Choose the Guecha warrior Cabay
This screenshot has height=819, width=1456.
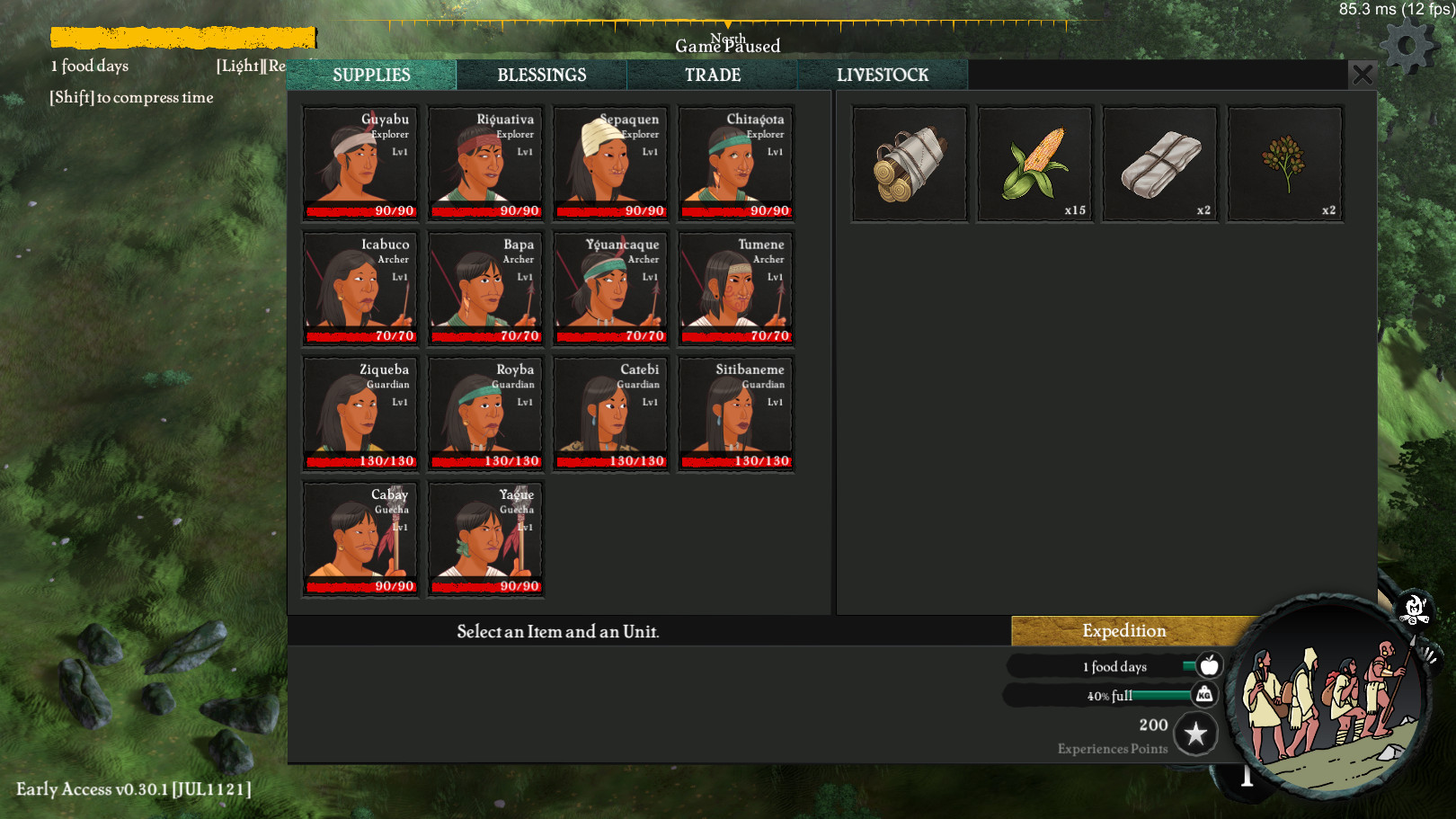pos(360,539)
